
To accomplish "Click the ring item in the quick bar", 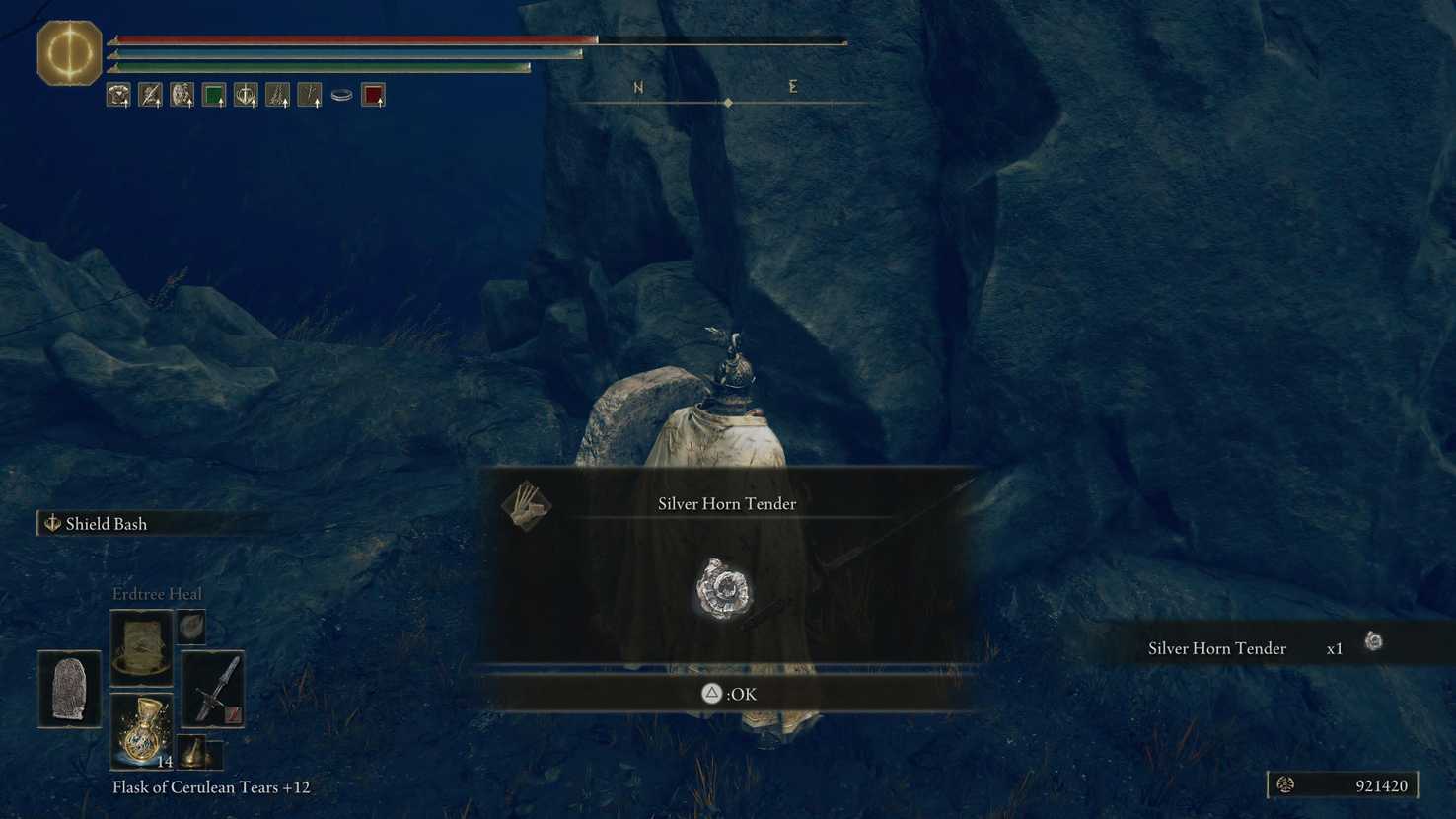I will [340, 94].
